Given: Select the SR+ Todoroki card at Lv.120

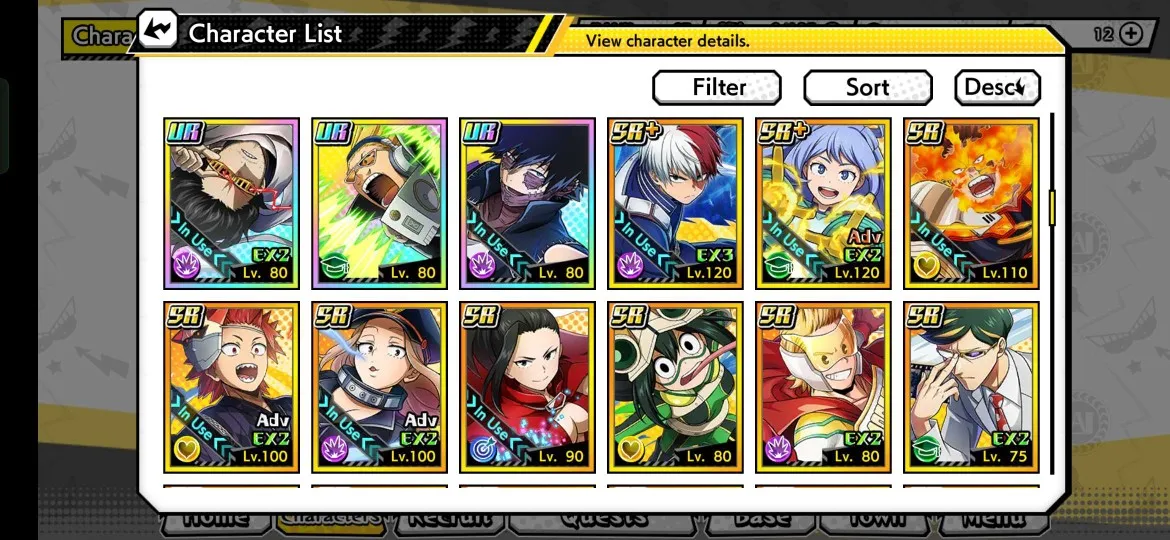Looking at the screenshot, I should click(675, 203).
